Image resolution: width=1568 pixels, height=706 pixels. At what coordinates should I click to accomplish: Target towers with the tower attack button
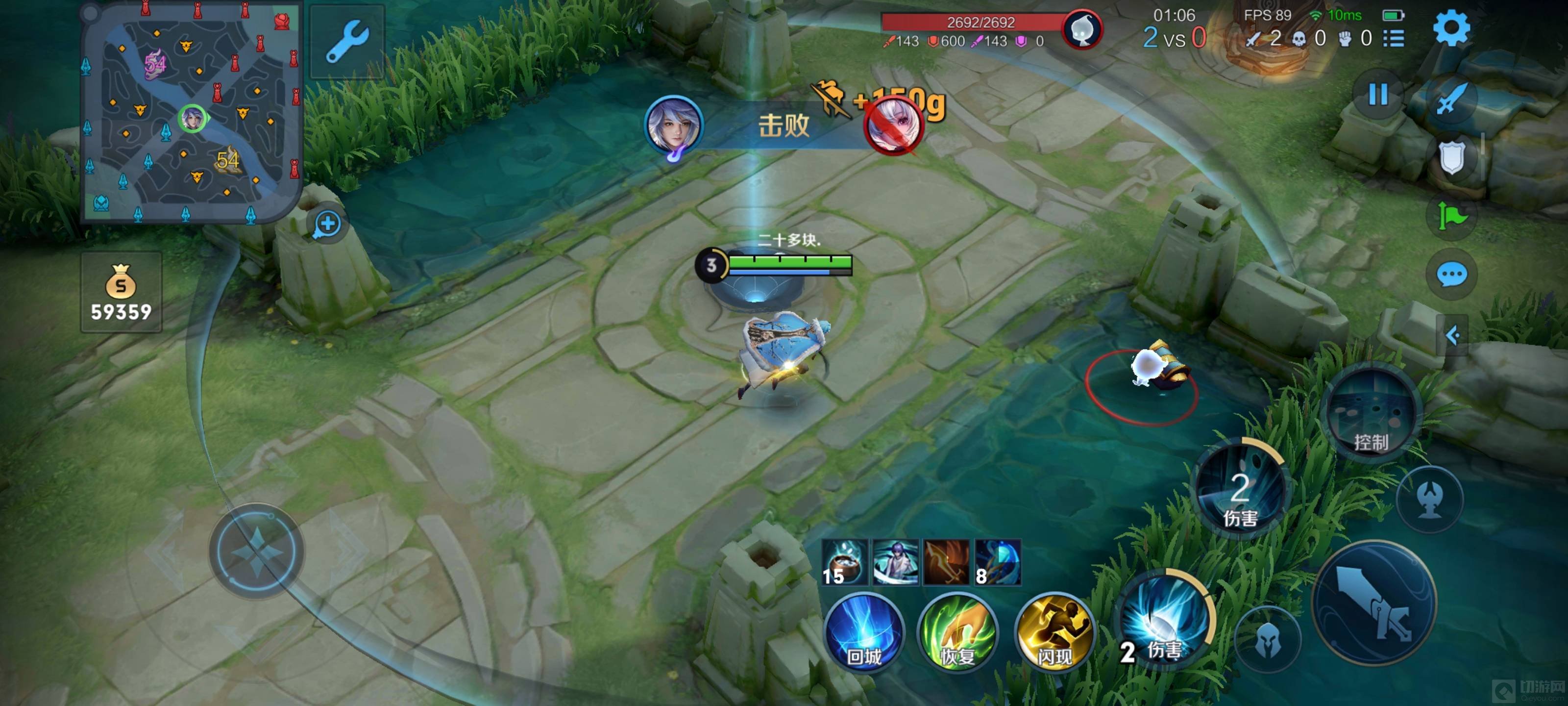1429,500
